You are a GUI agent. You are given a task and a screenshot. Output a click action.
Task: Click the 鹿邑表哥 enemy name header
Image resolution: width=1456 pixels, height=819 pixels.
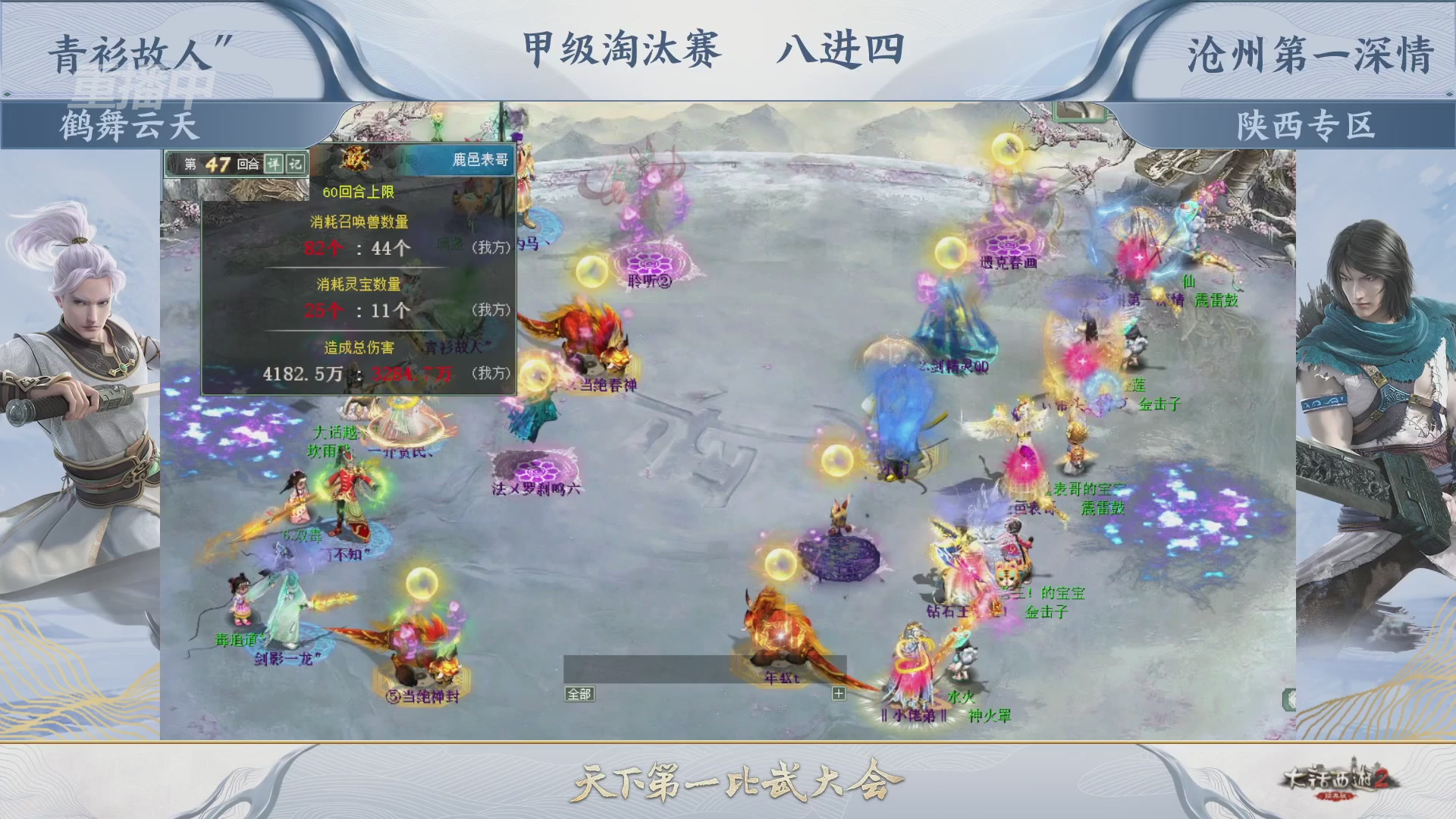[480, 158]
